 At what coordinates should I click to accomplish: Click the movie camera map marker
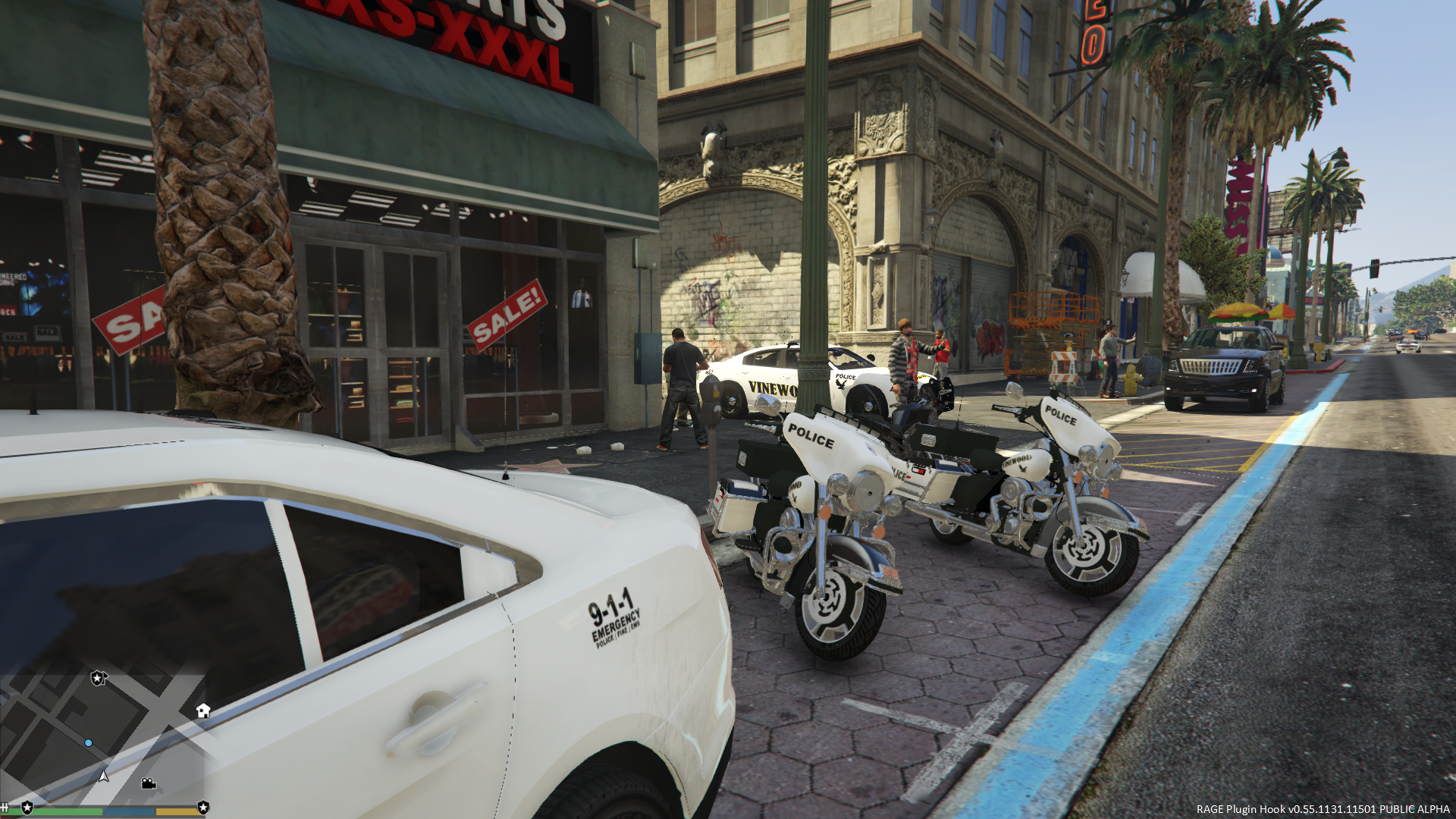pos(149,783)
